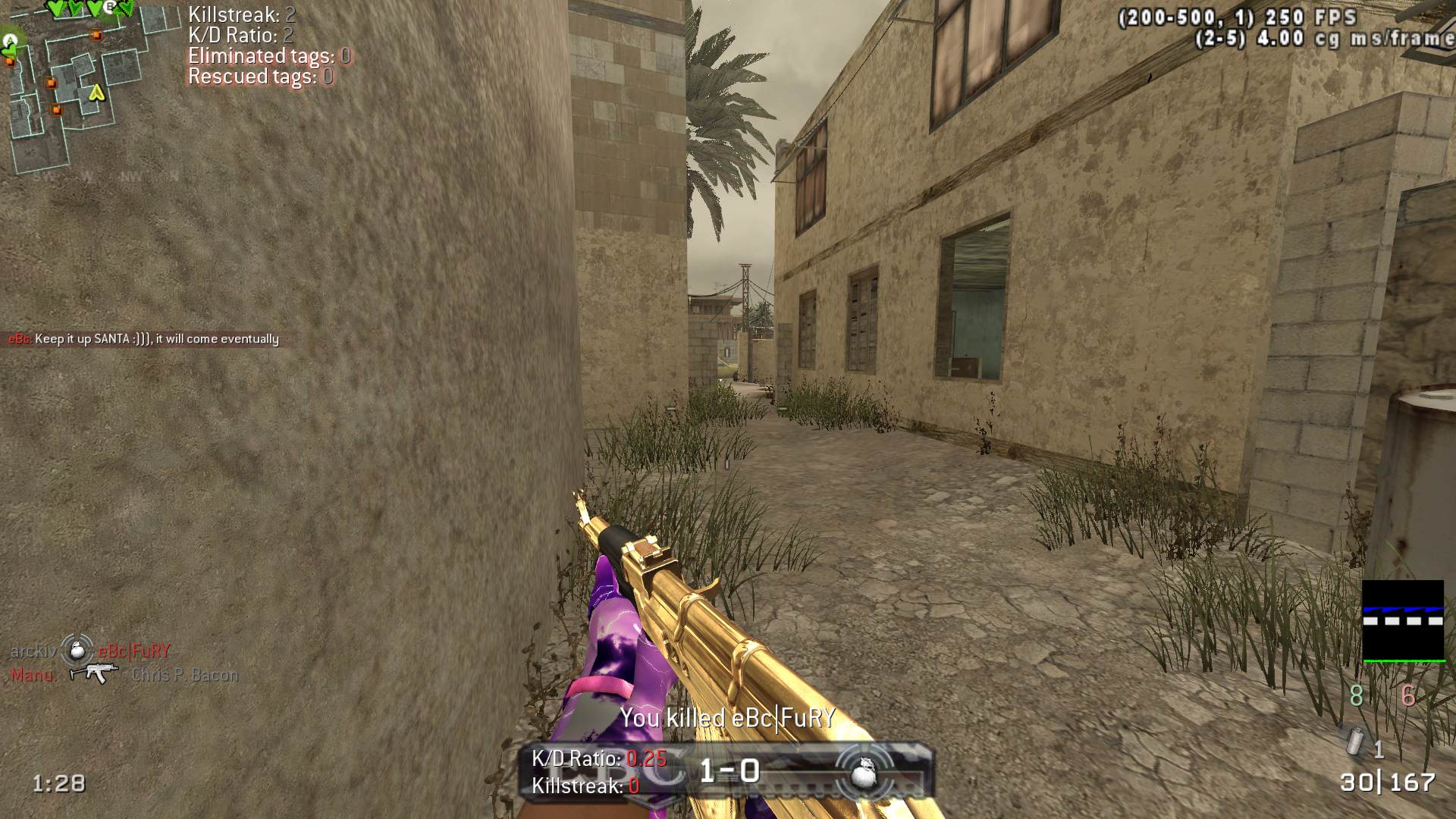This screenshot has height=819, width=1456.
Task: Click the AK-47 icon in the killfeed
Action: (94, 673)
